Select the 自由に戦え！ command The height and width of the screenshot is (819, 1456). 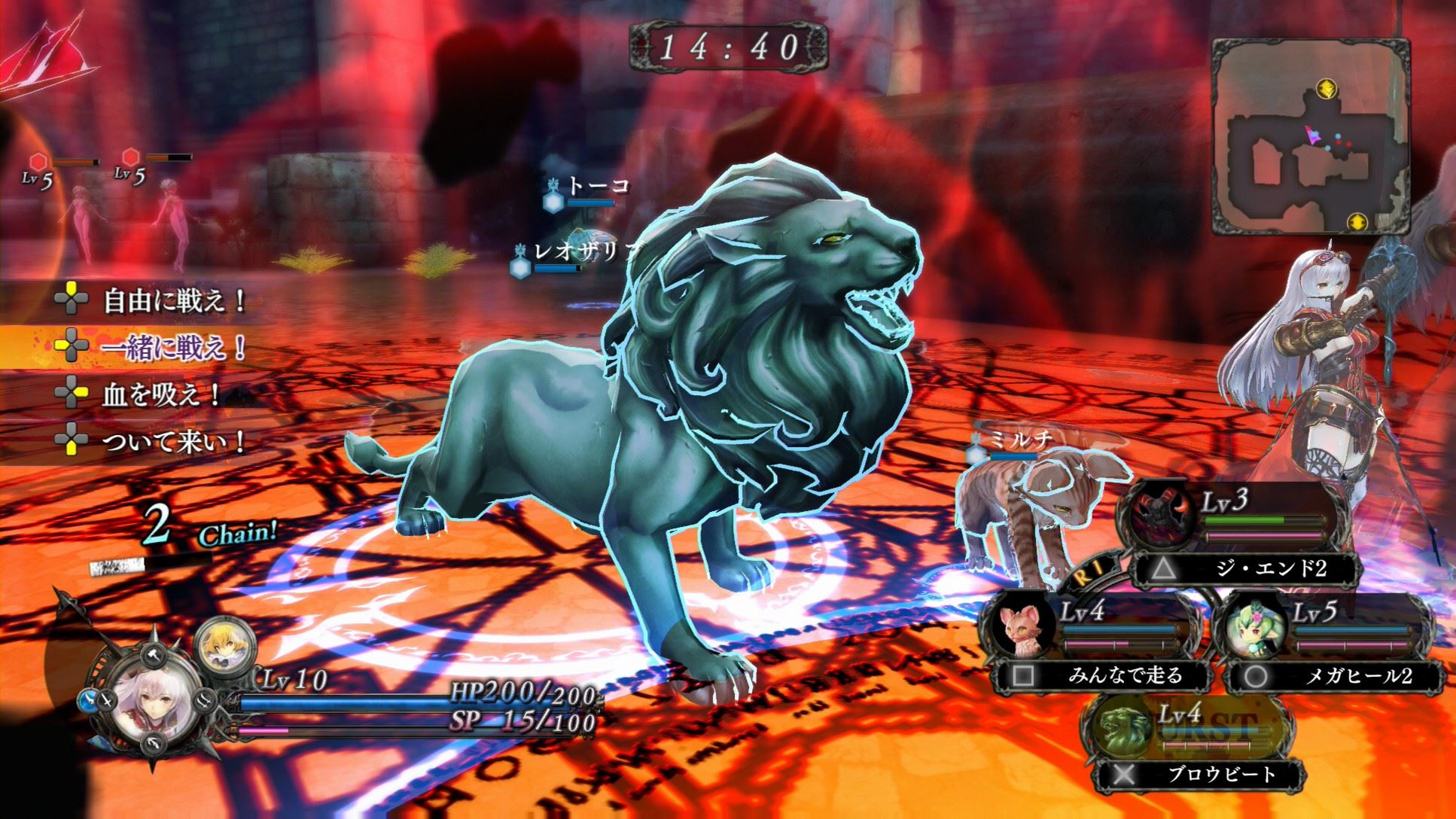[173, 302]
